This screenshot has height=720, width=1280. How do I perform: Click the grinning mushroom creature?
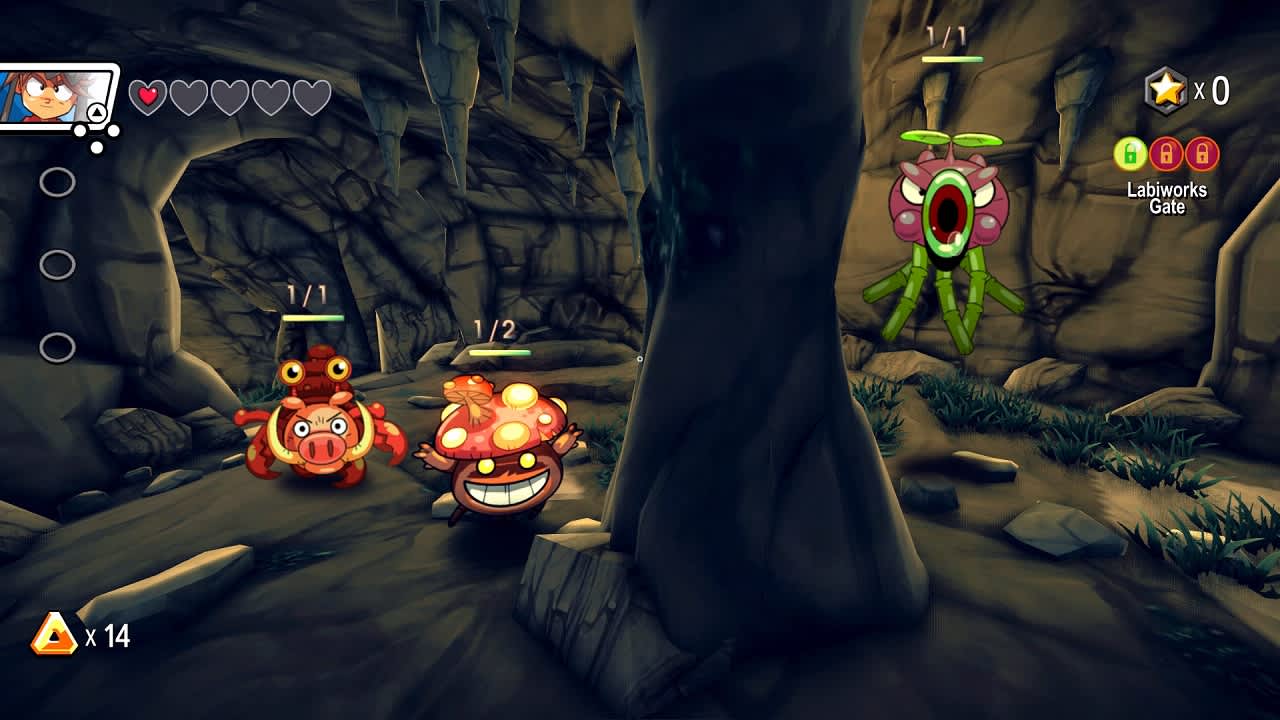(500, 455)
